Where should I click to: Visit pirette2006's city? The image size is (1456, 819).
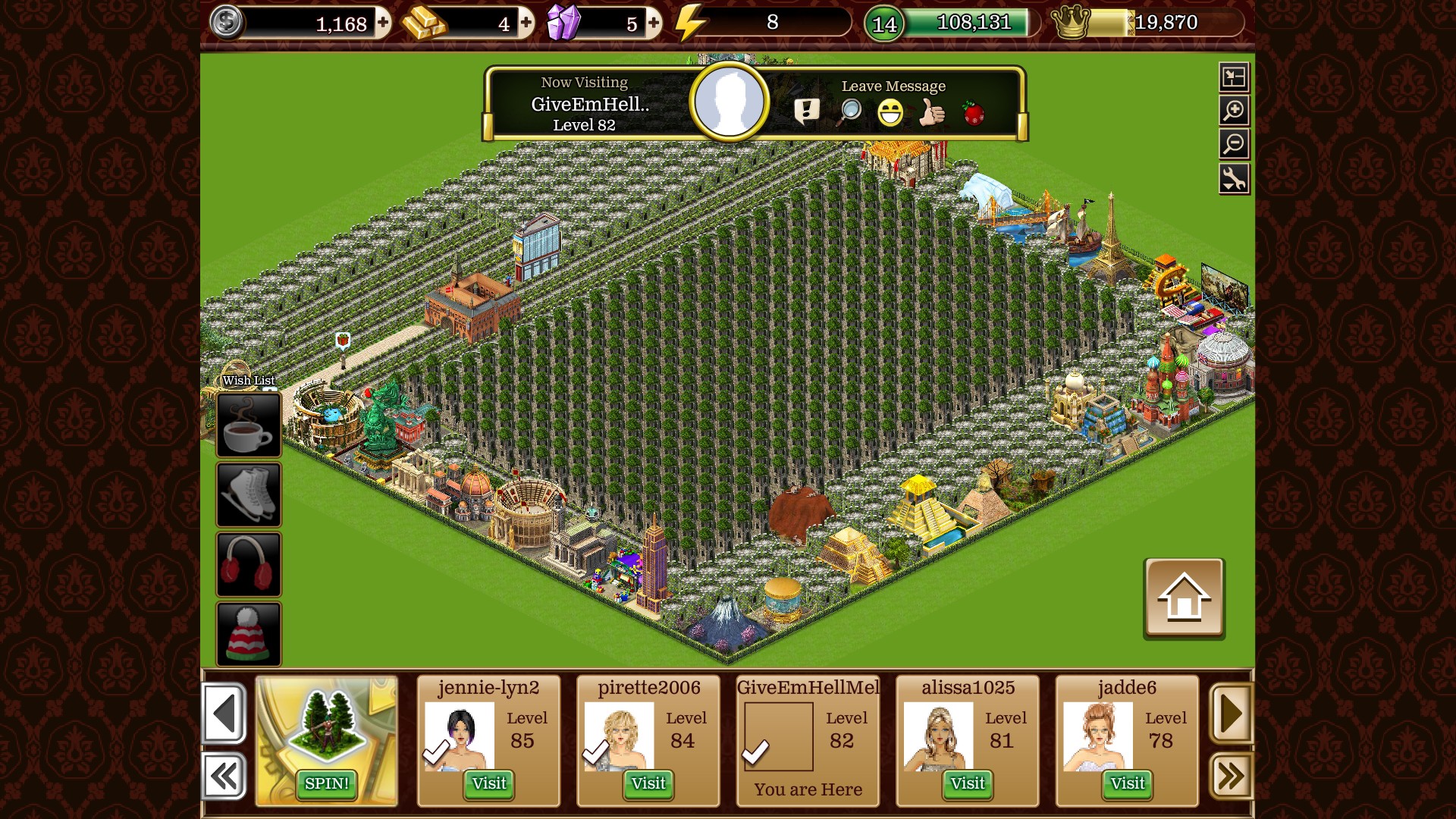pos(648,783)
